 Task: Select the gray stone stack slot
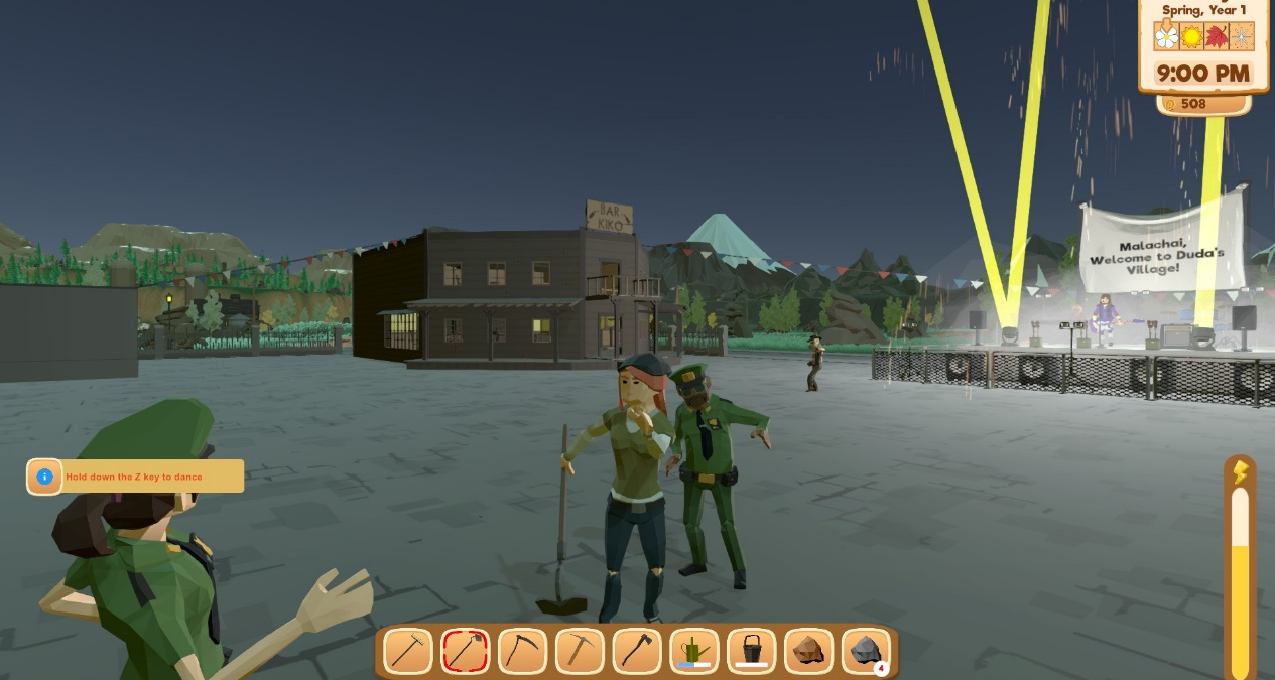pos(866,651)
